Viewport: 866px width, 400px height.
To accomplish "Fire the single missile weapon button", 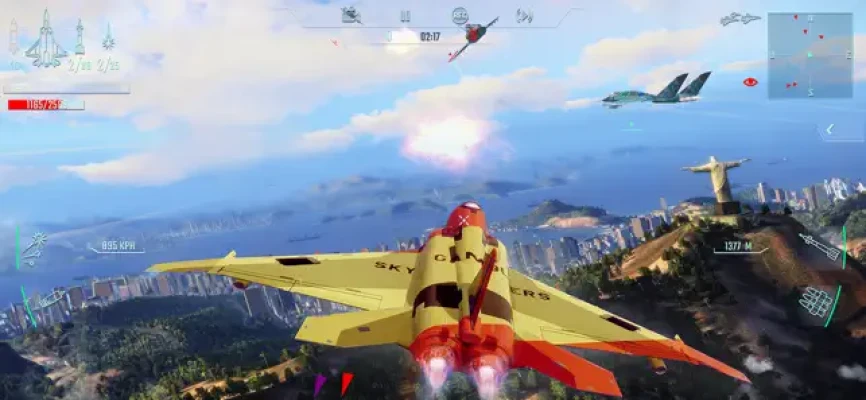I will click(x=821, y=245).
